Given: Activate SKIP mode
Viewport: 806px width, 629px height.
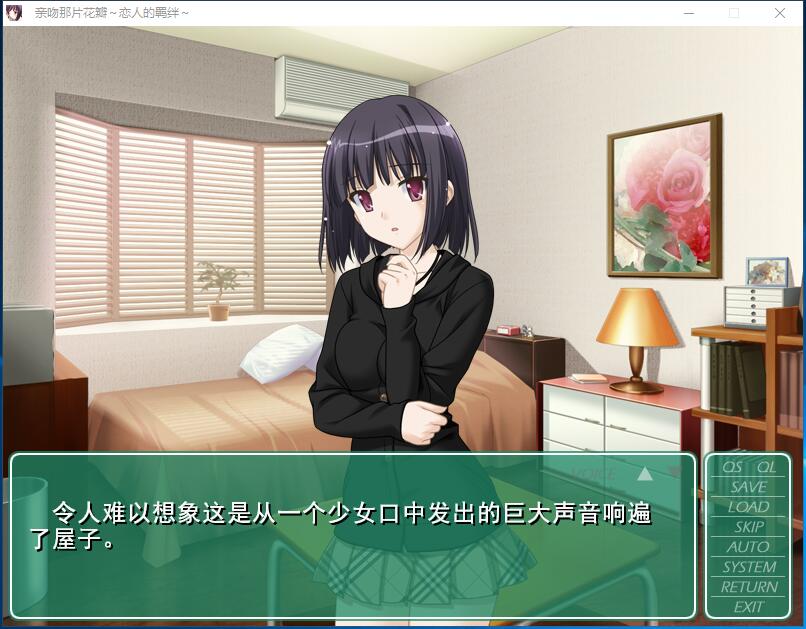Looking at the screenshot, I should click(x=749, y=527).
